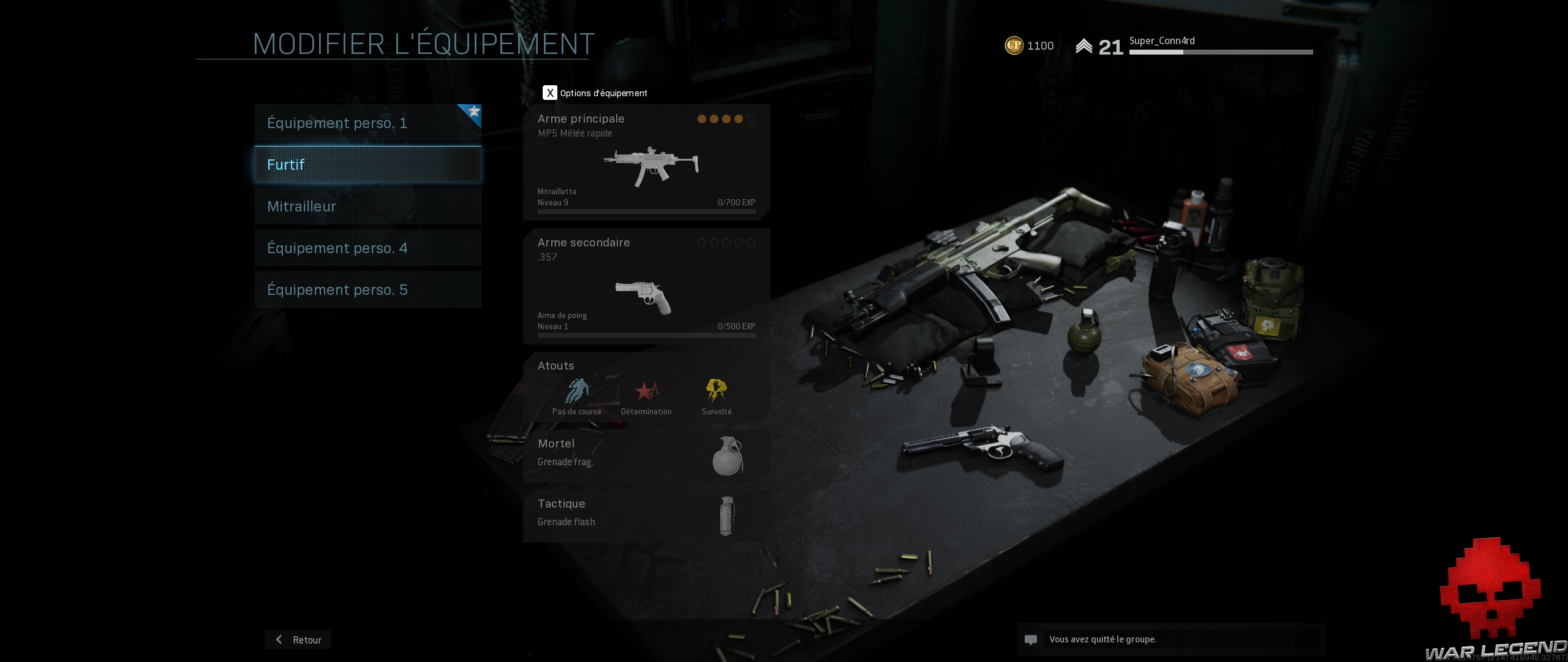Click the player XP progress bar

(x=1220, y=53)
